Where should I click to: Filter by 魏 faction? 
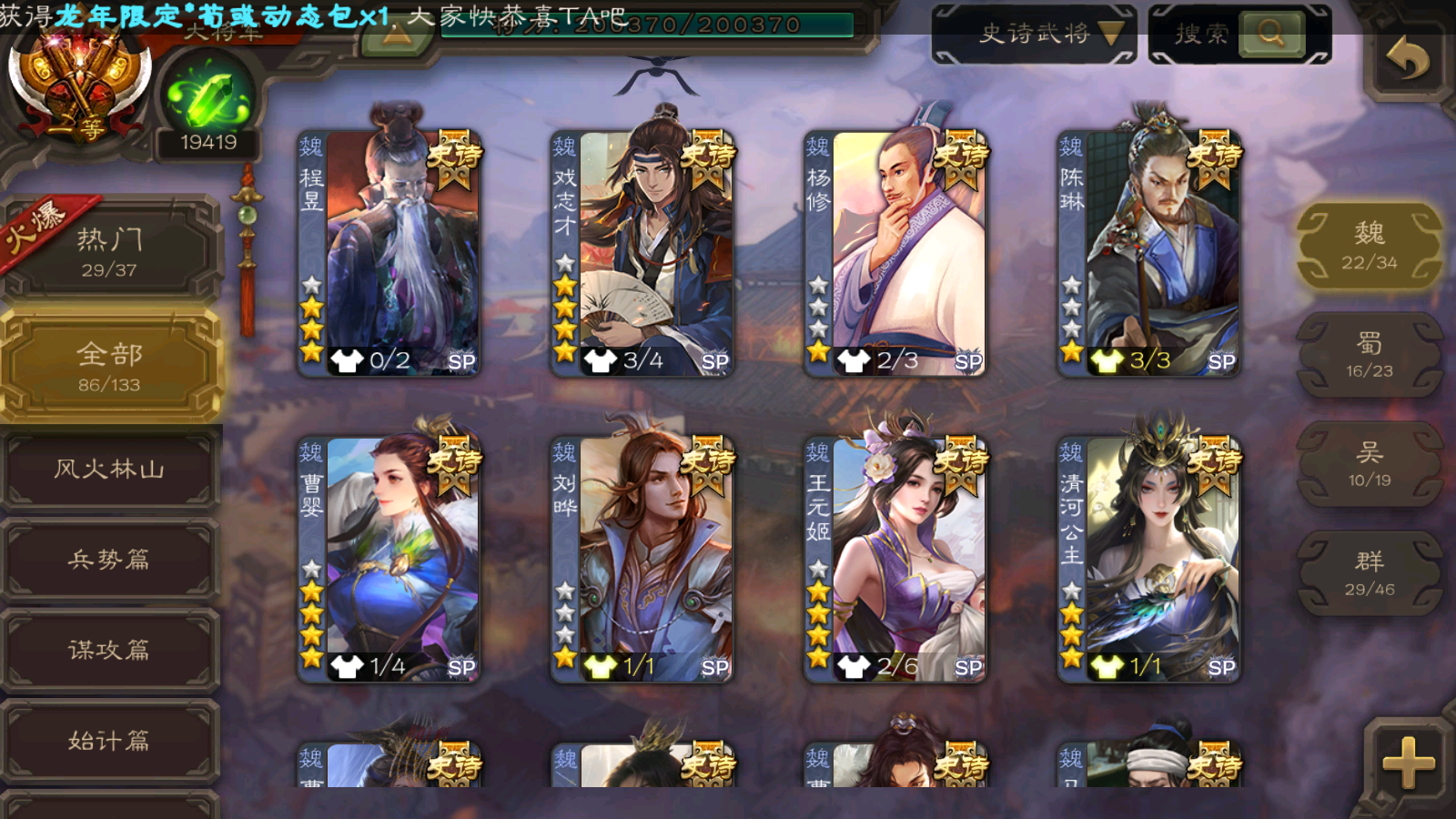(1369, 246)
